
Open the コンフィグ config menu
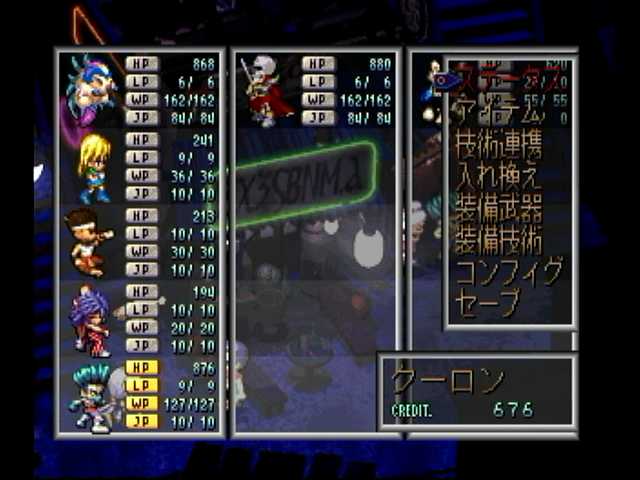click(x=507, y=272)
